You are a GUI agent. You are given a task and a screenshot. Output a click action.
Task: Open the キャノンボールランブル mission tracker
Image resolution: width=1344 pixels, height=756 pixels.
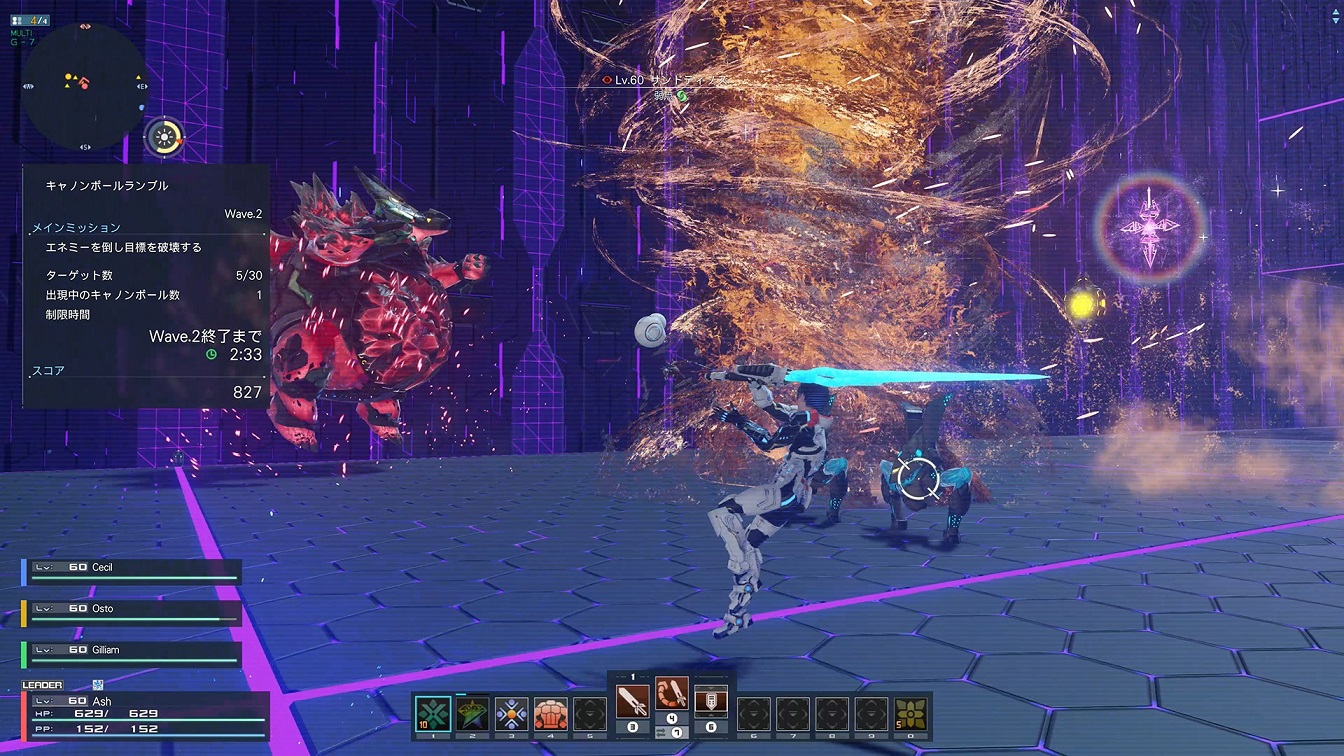146,285
